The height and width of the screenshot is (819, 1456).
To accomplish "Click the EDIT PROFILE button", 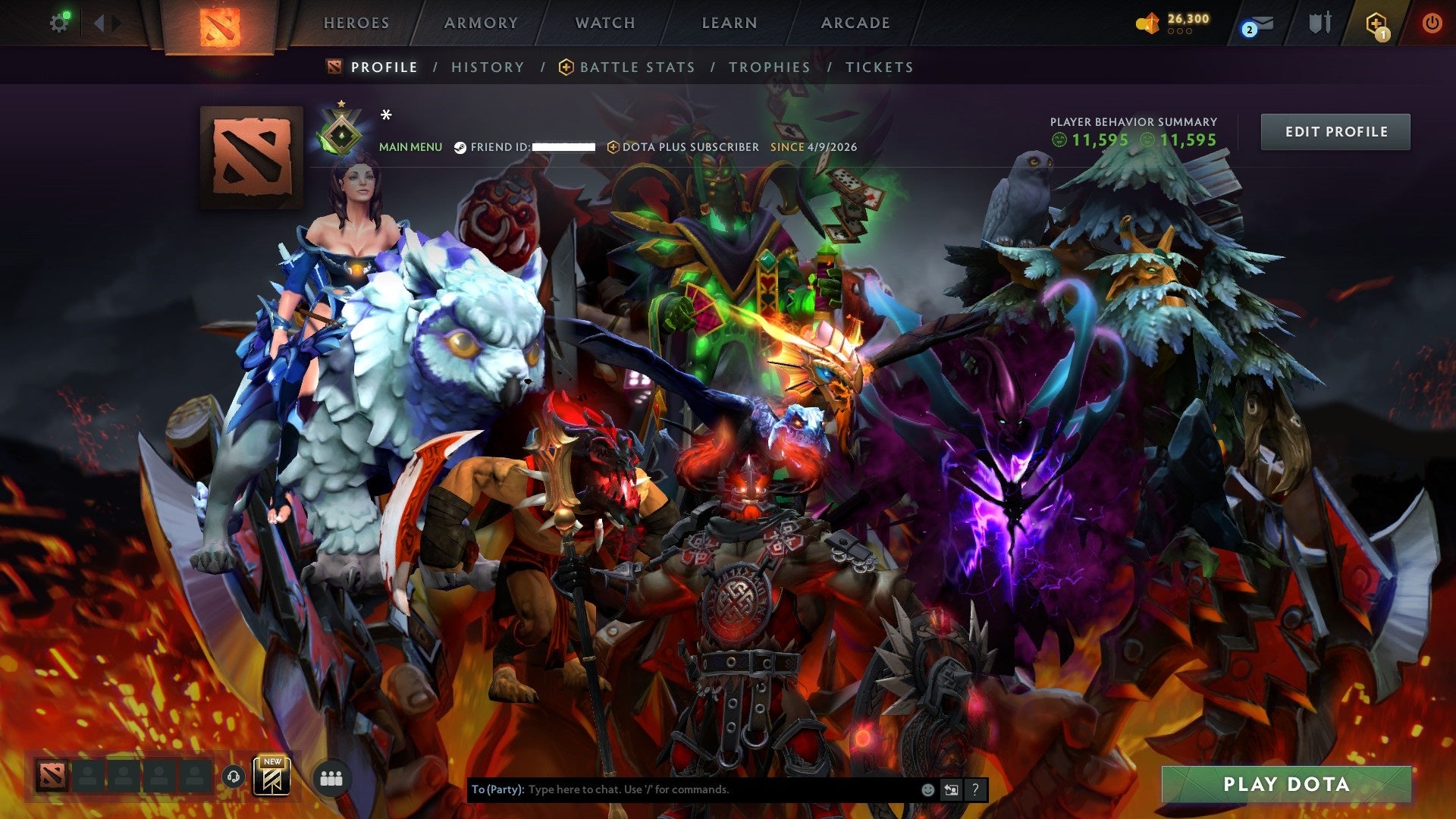I will tap(1335, 131).
